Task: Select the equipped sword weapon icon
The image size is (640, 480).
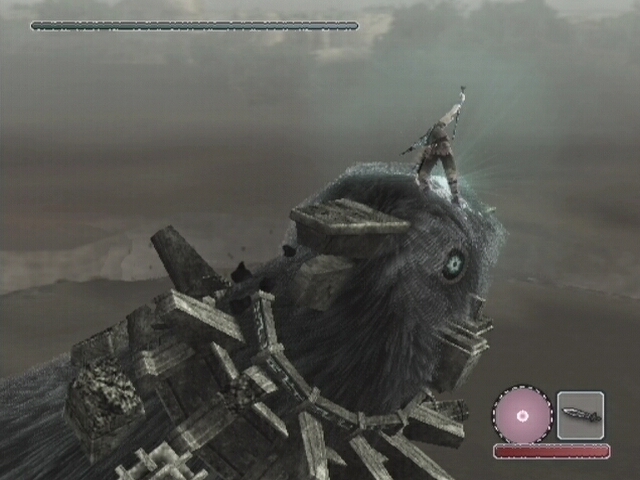Action: (x=580, y=414)
